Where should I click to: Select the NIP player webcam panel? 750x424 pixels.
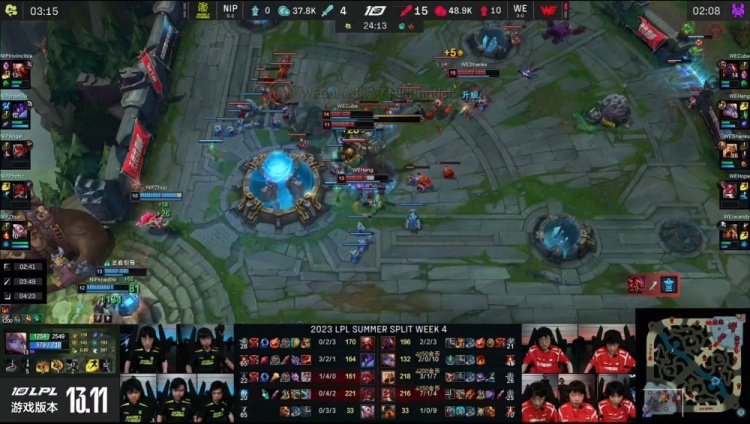[177, 373]
